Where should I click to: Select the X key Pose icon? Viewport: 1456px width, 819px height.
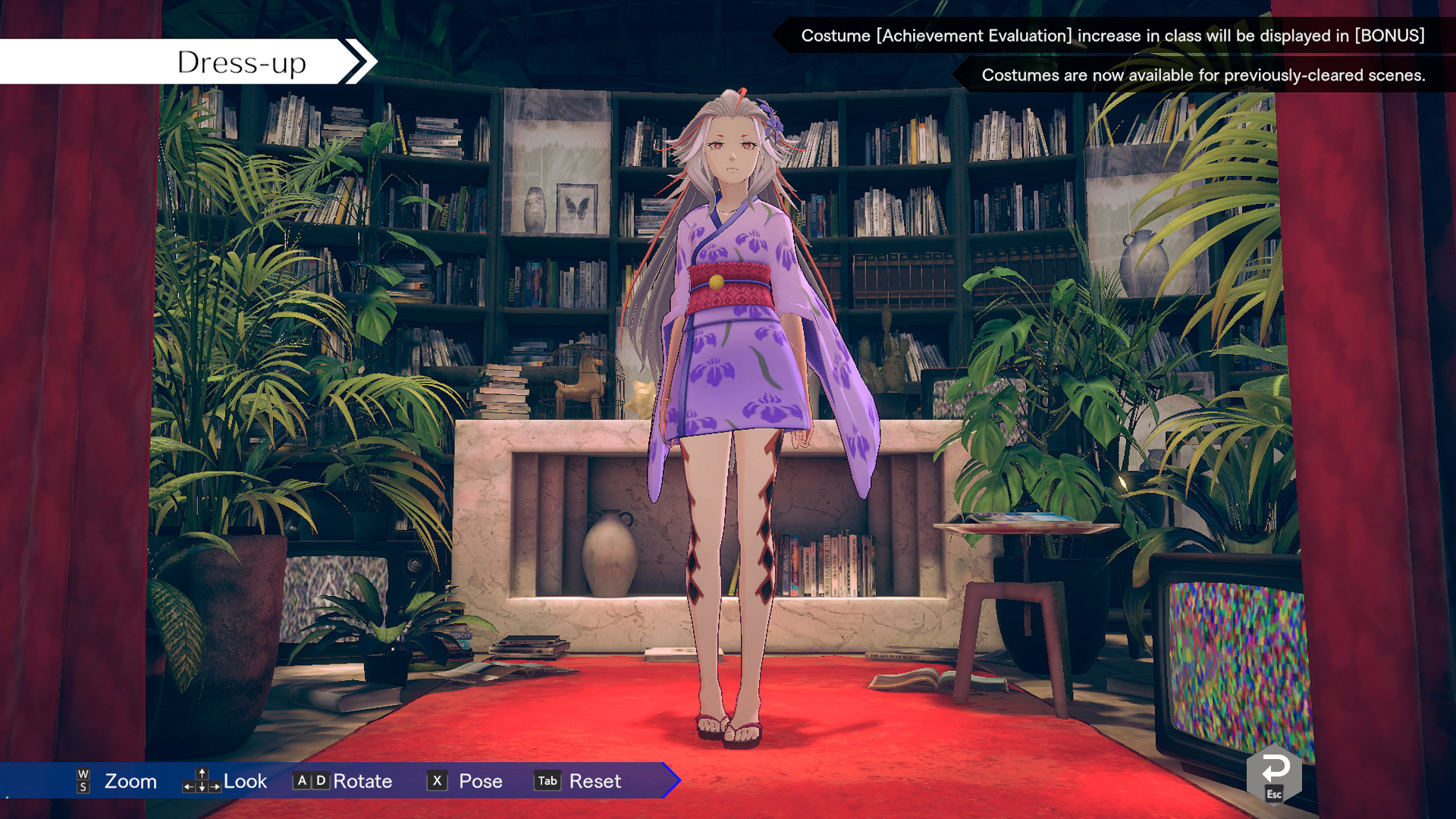[437, 781]
